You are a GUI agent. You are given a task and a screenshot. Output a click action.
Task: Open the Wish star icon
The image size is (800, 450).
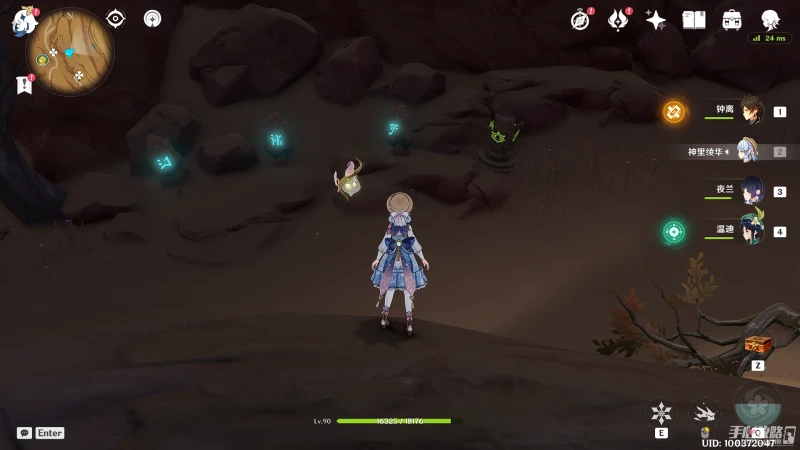point(656,20)
